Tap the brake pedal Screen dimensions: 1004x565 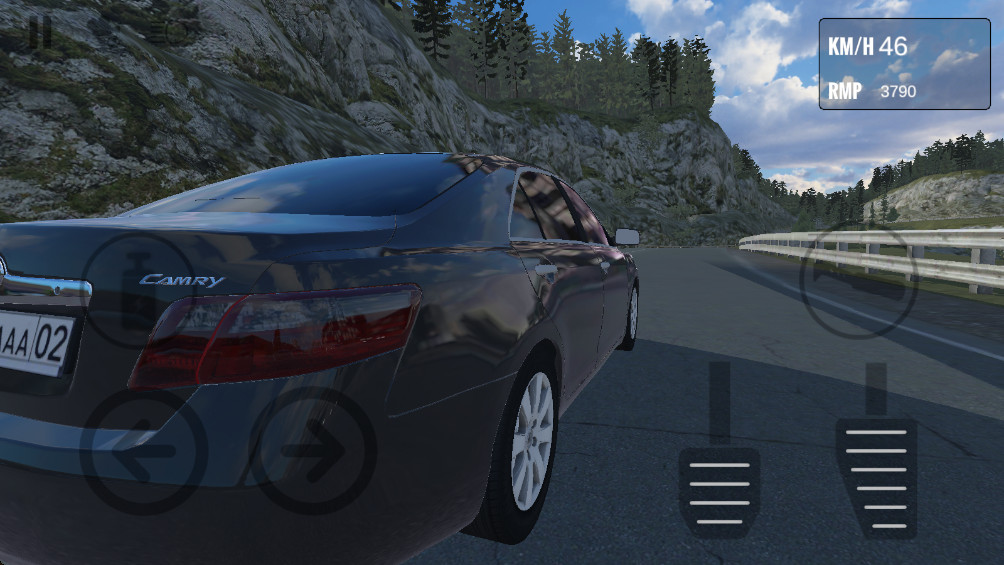tap(719, 490)
